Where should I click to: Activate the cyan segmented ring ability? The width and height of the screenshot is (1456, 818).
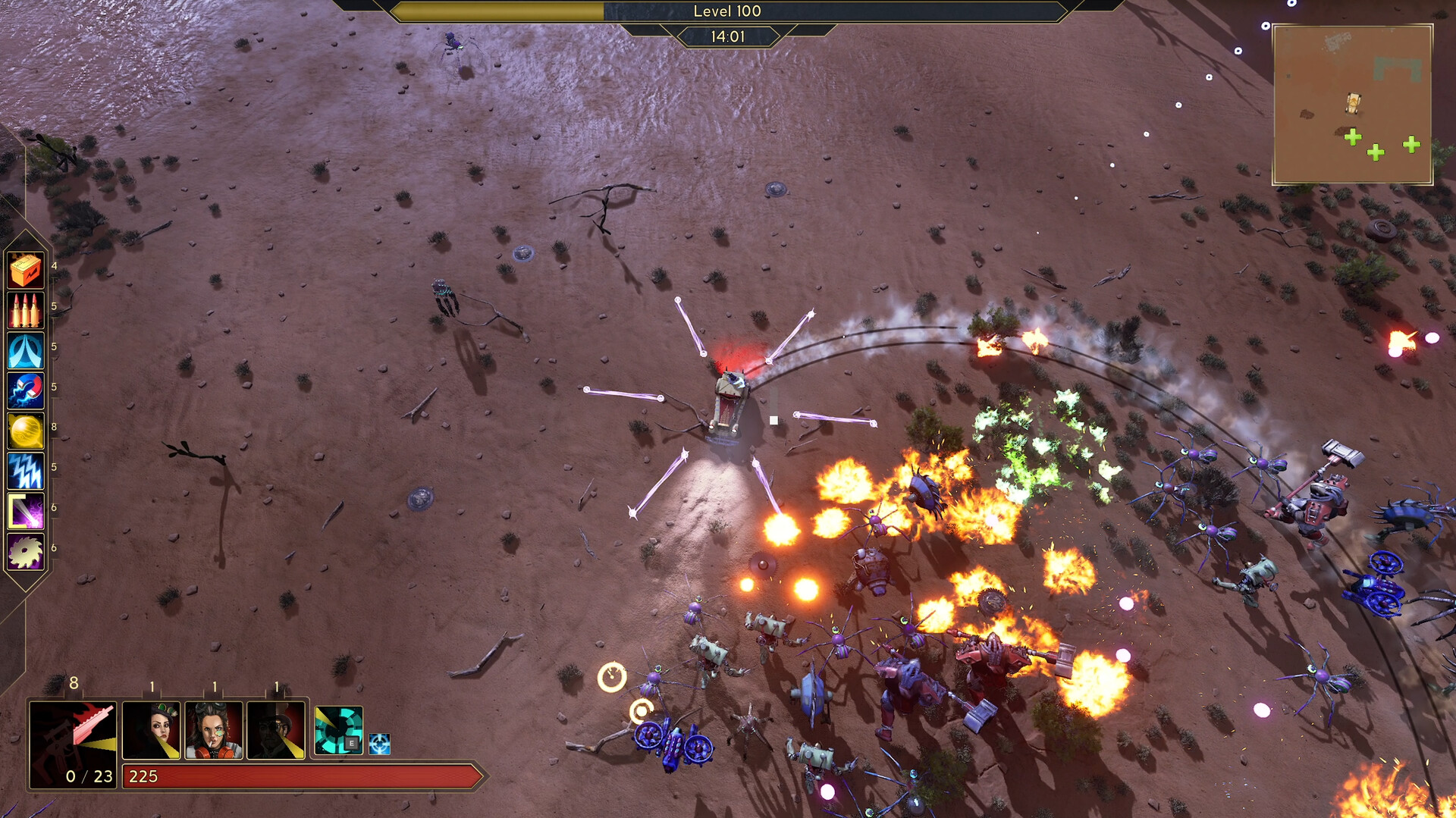pyautogui.click(x=338, y=730)
